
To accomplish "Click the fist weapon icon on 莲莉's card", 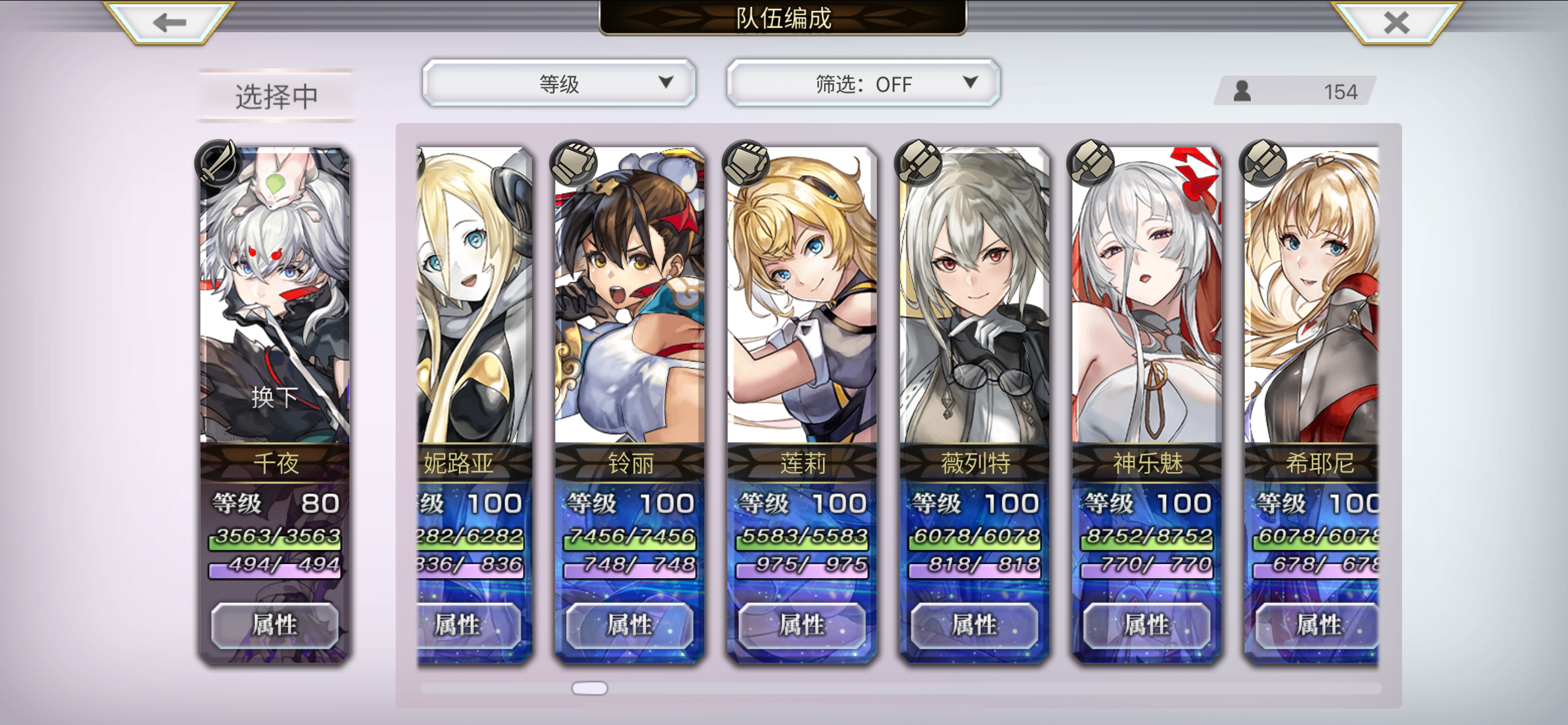I will coord(745,163).
